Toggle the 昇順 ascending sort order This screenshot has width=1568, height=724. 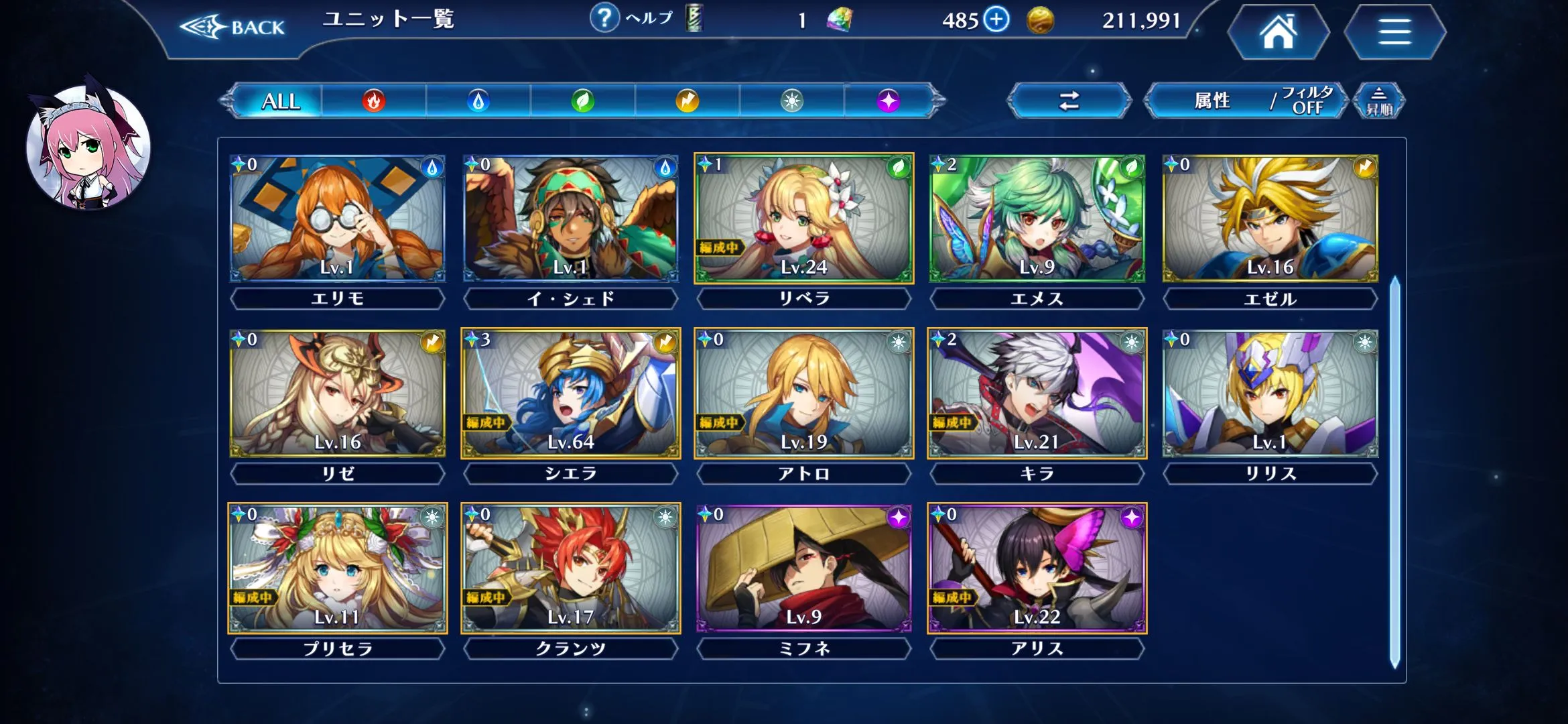tap(1378, 101)
